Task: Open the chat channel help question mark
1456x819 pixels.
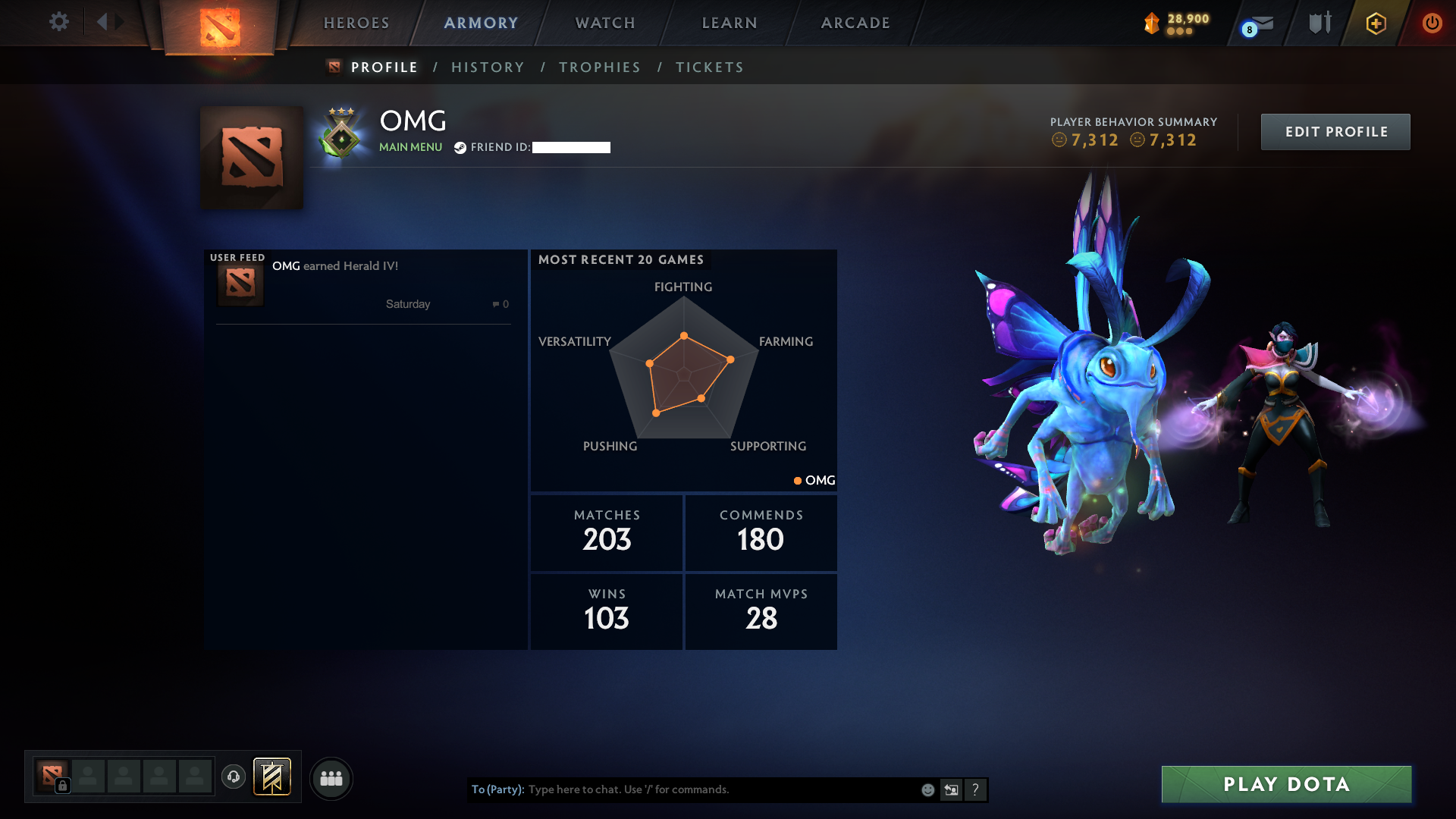Action: [x=976, y=789]
